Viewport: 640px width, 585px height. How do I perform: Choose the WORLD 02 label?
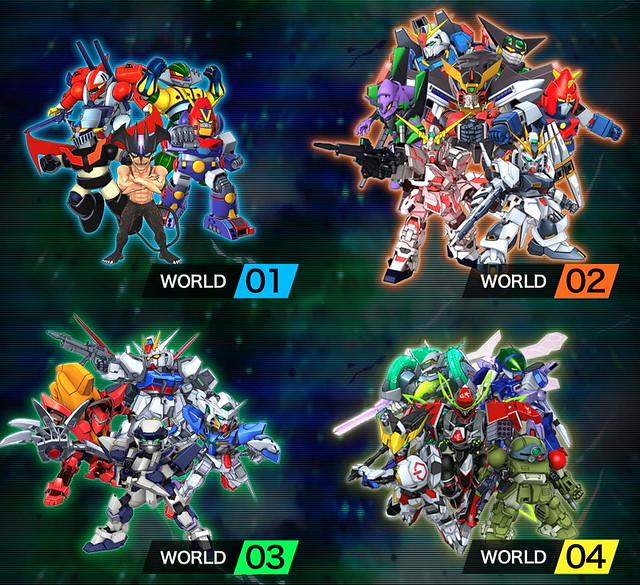[538, 280]
